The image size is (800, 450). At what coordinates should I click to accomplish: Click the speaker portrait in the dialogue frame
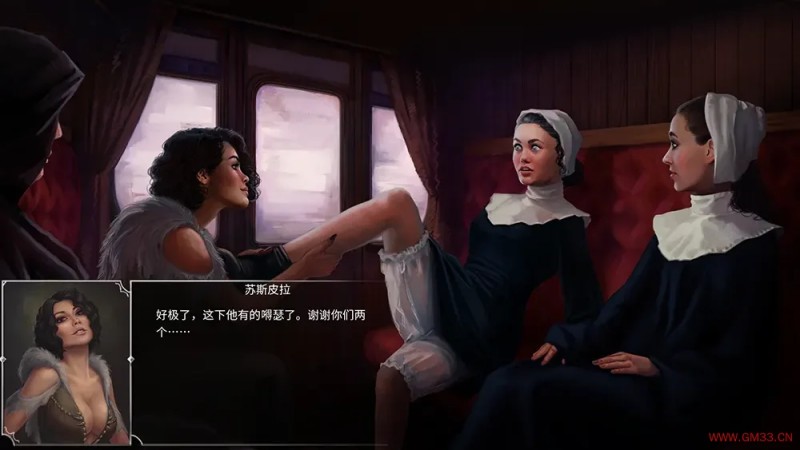tap(66, 362)
